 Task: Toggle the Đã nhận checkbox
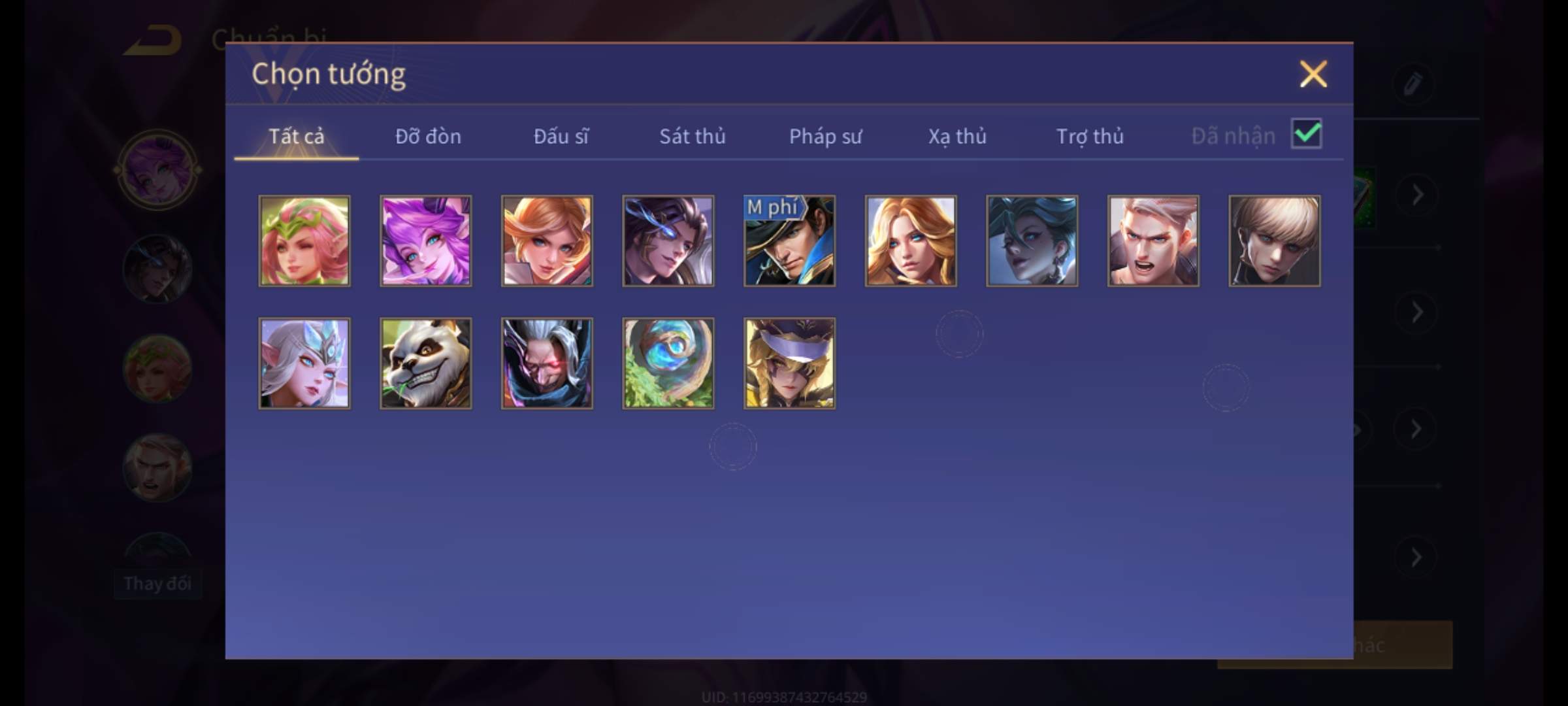coord(1306,134)
